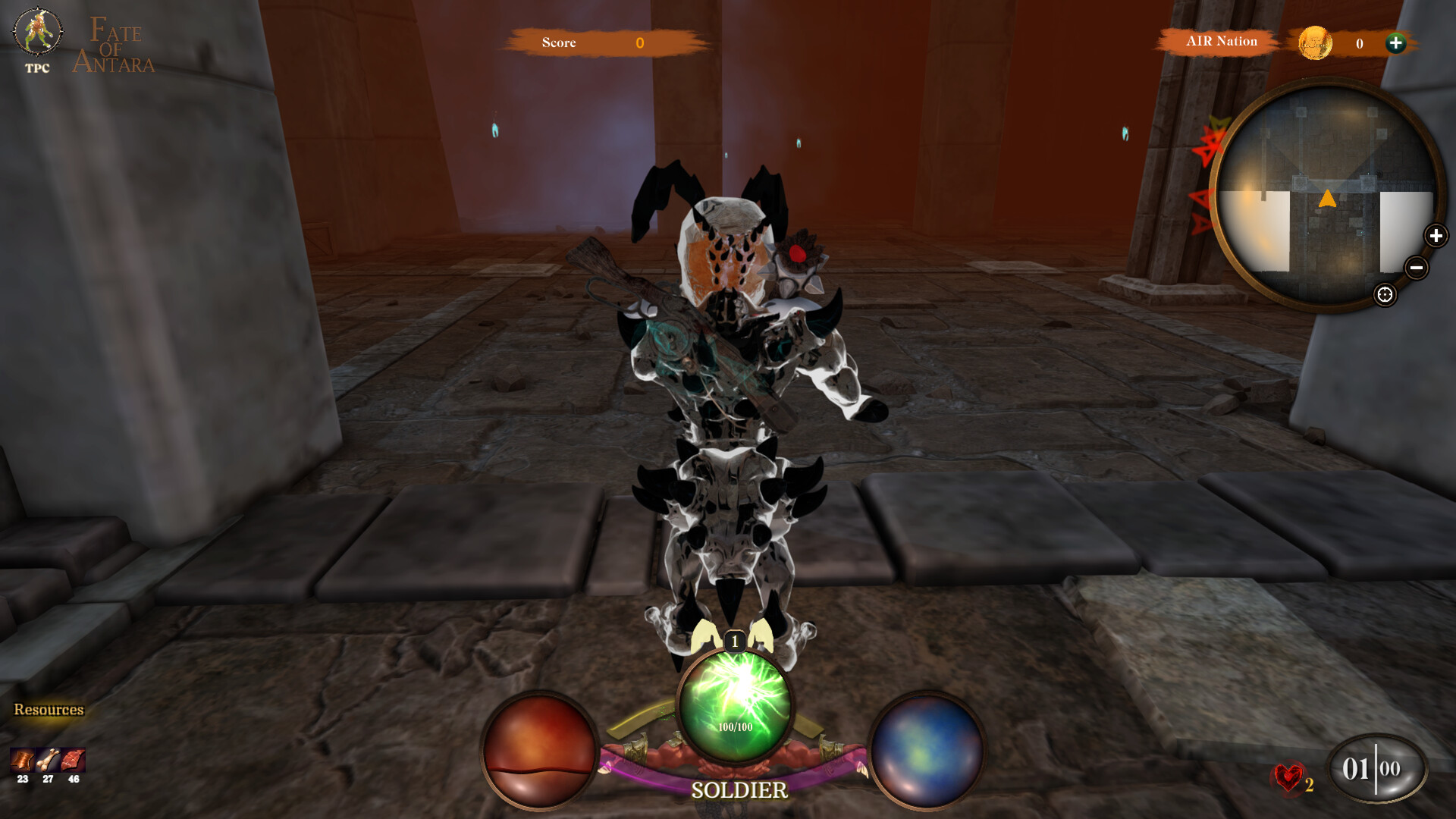Zoom in on the minimap
Viewport: 1456px width, 819px height.
(1437, 235)
